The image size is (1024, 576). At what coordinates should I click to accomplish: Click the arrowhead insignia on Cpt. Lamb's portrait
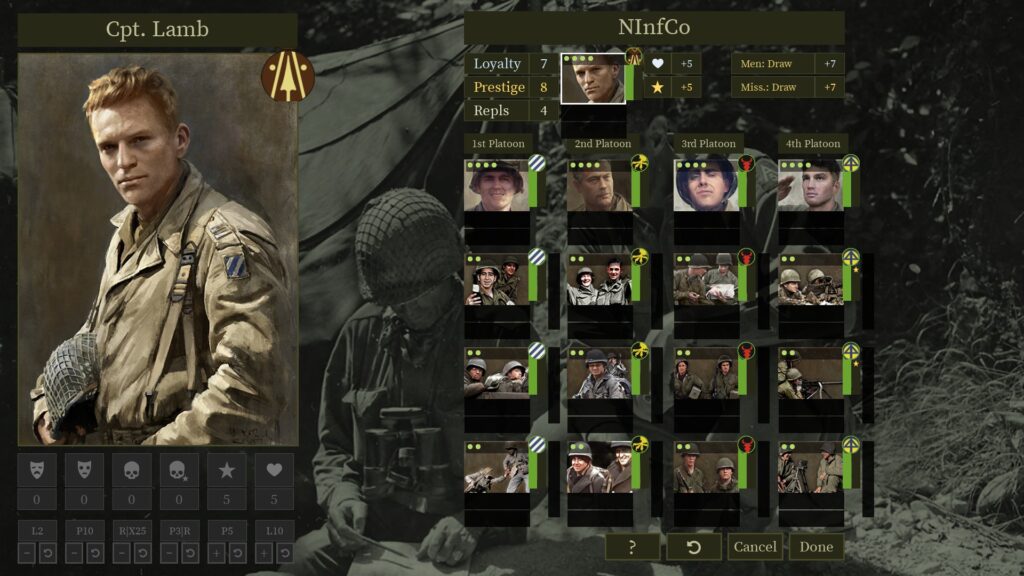tap(288, 76)
